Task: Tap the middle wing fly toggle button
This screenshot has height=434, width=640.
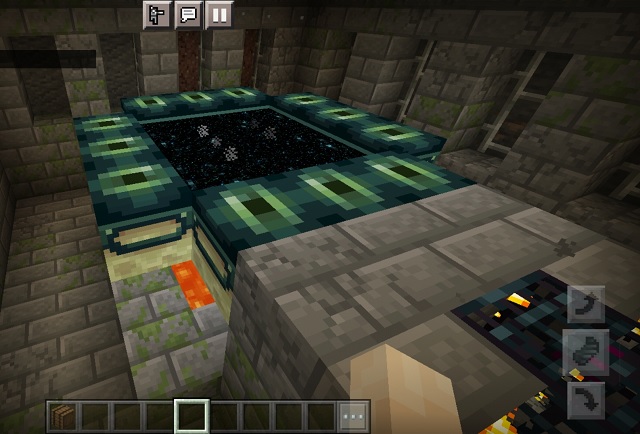Action: click(x=586, y=352)
